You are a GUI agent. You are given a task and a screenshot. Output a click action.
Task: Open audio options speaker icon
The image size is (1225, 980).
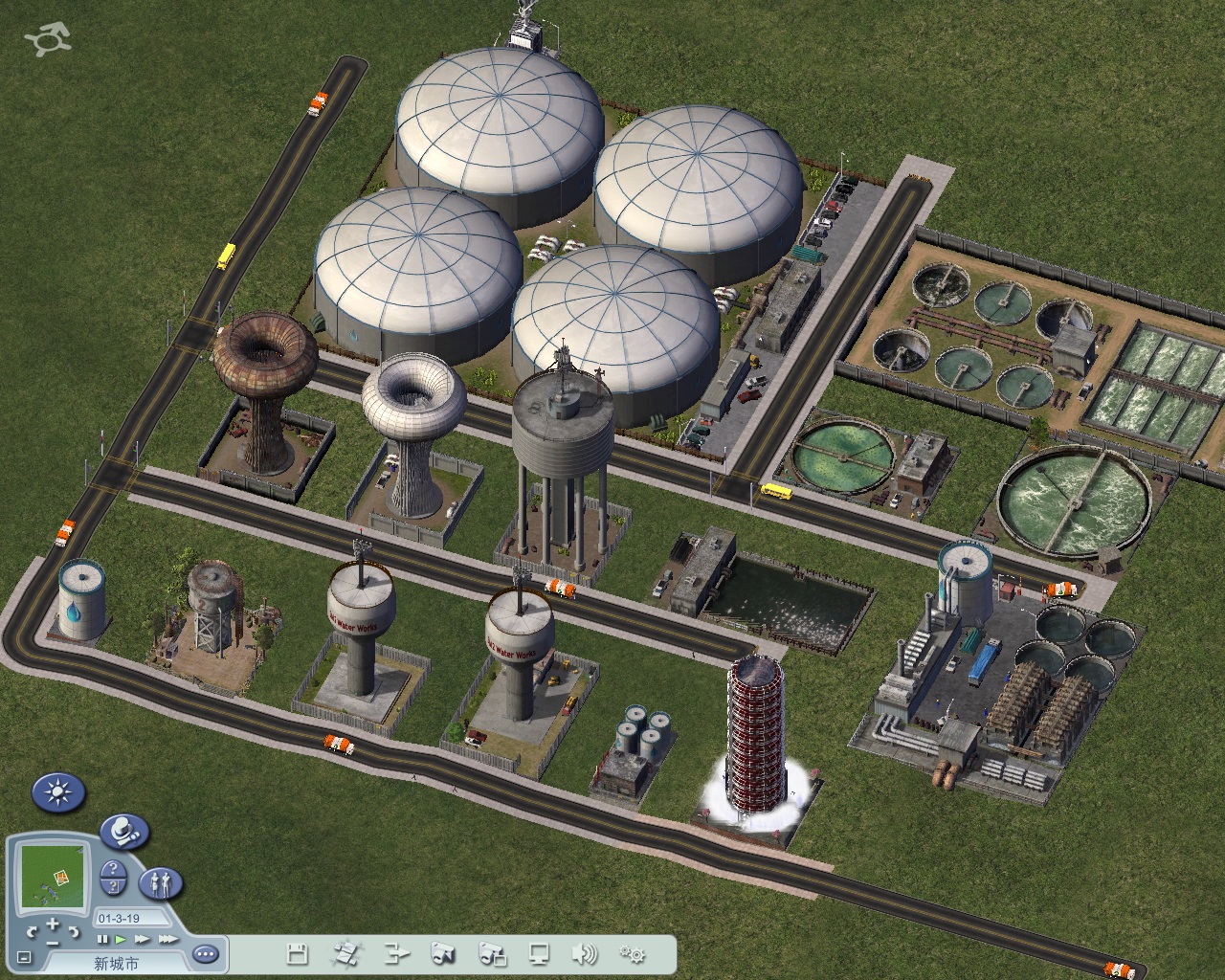[583, 953]
